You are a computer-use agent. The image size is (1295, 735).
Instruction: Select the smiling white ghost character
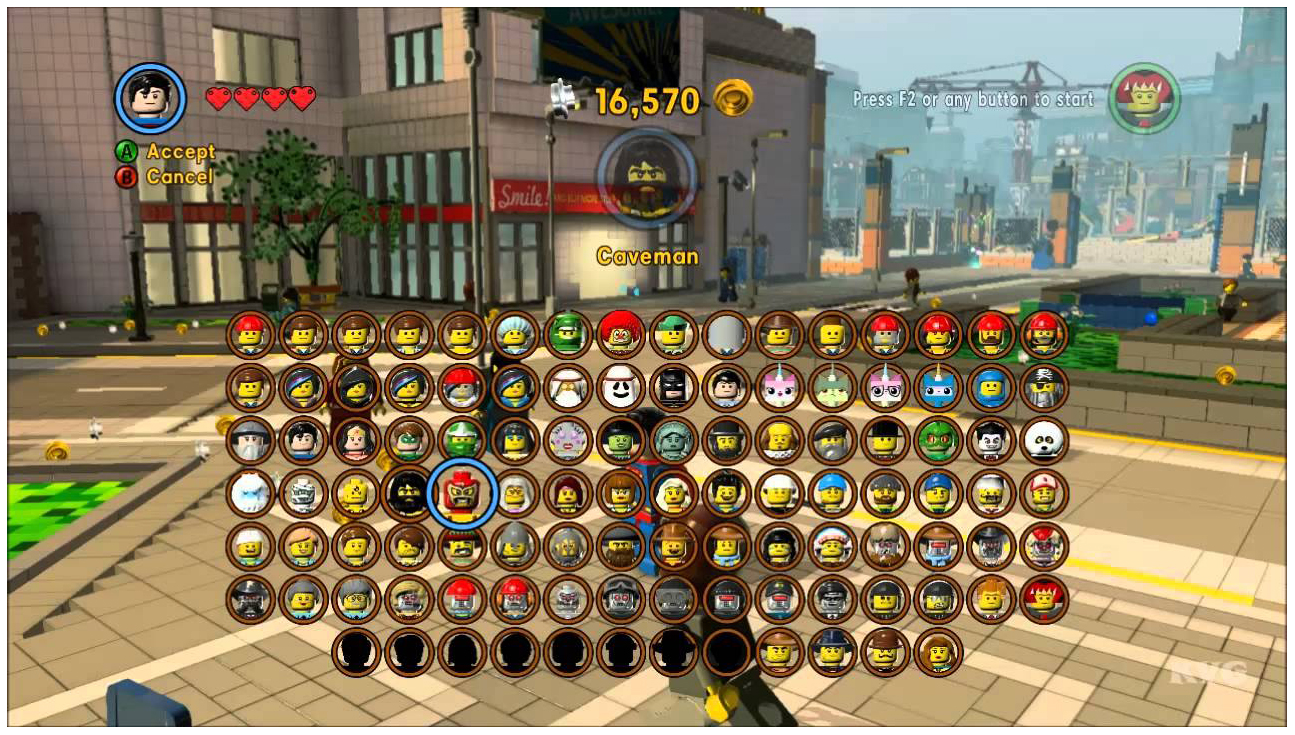coord(620,387)
